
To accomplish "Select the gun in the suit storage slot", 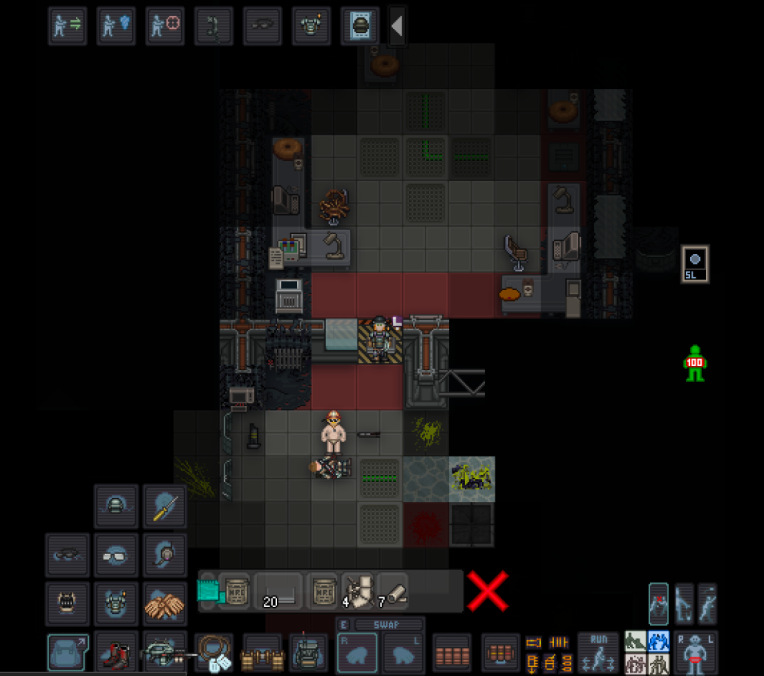I will coord(164,653).
